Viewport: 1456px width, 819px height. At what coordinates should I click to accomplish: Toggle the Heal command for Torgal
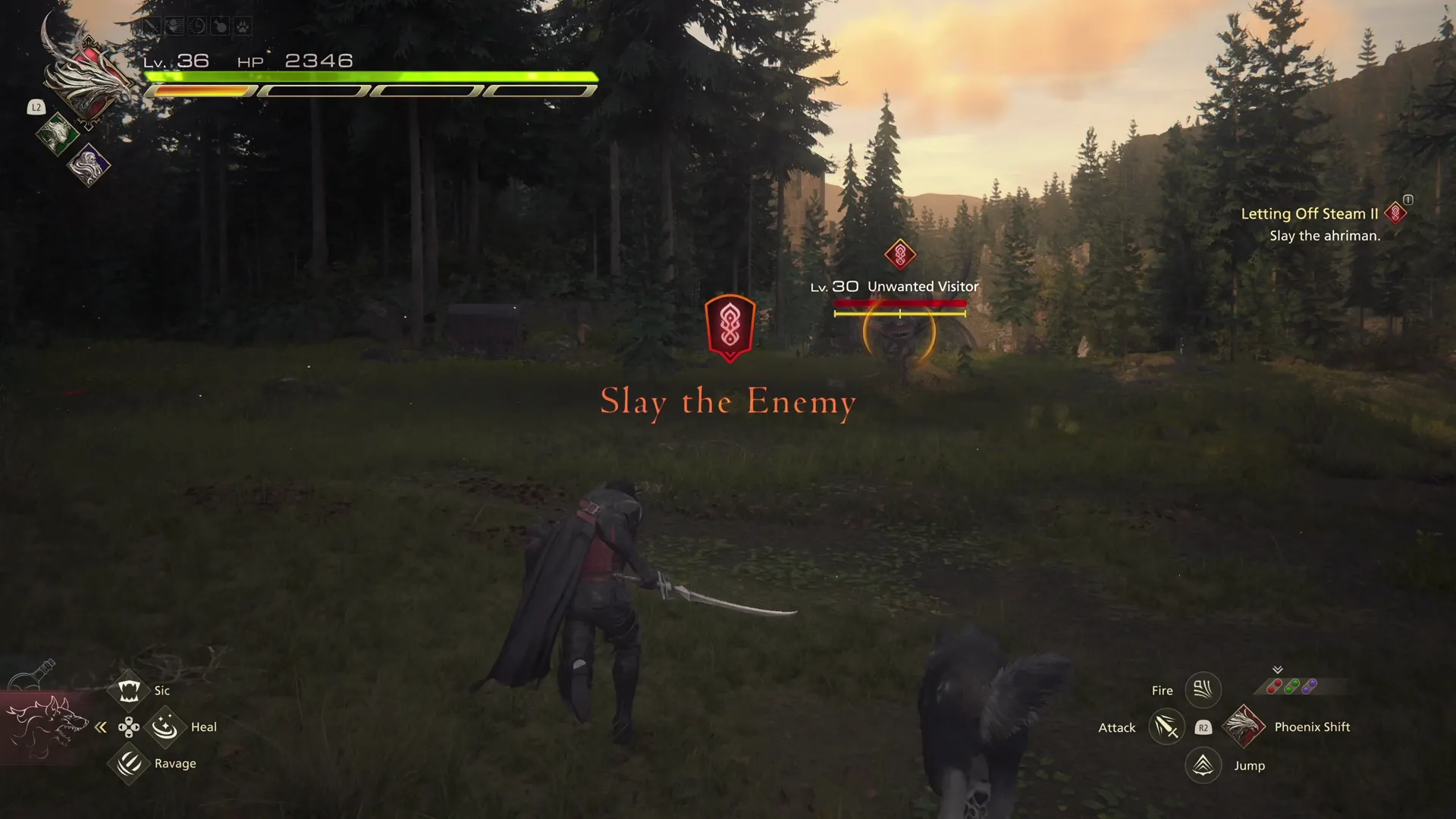165,726
